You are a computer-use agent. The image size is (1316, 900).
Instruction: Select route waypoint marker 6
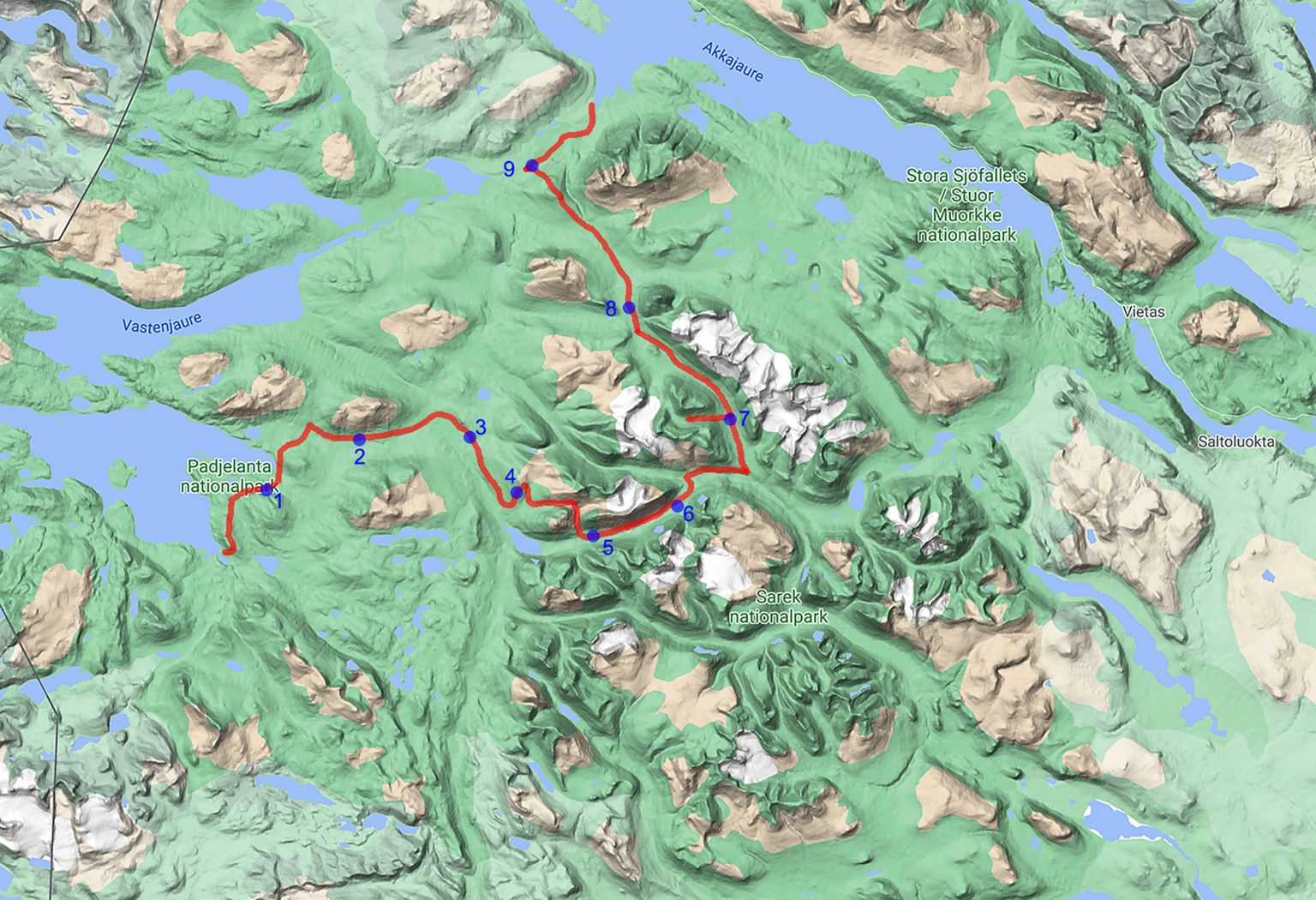pyautogui.click(x=677, y=507)
